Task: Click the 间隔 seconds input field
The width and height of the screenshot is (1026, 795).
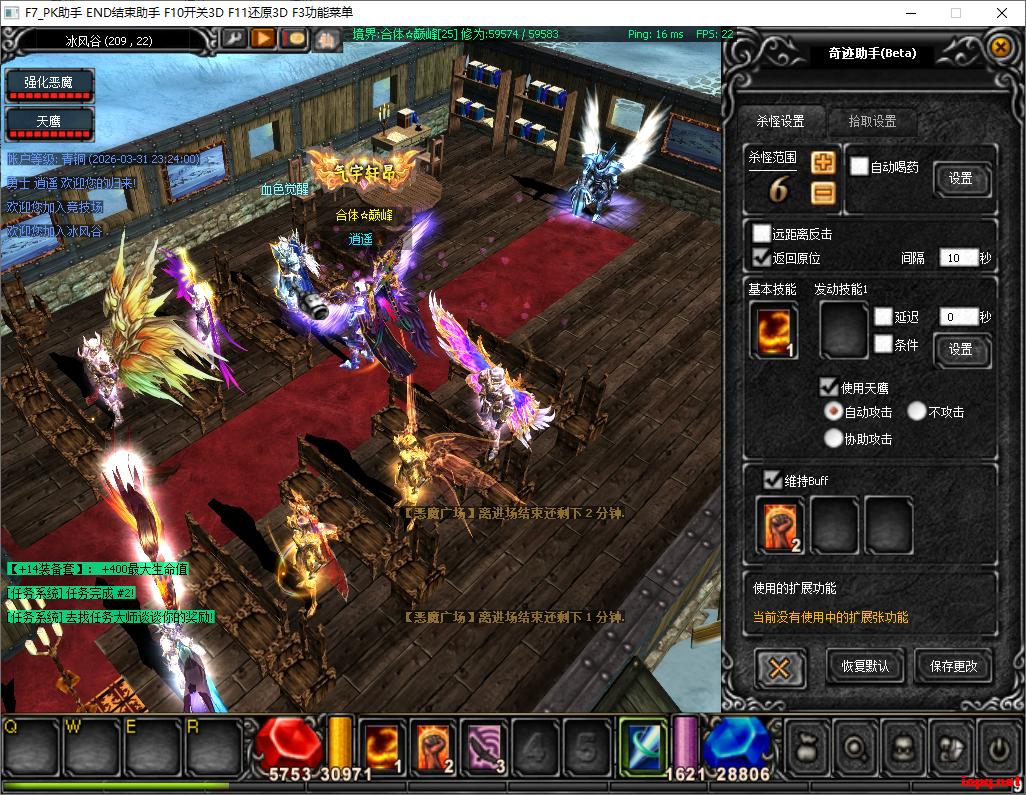Action: point(957,258)
